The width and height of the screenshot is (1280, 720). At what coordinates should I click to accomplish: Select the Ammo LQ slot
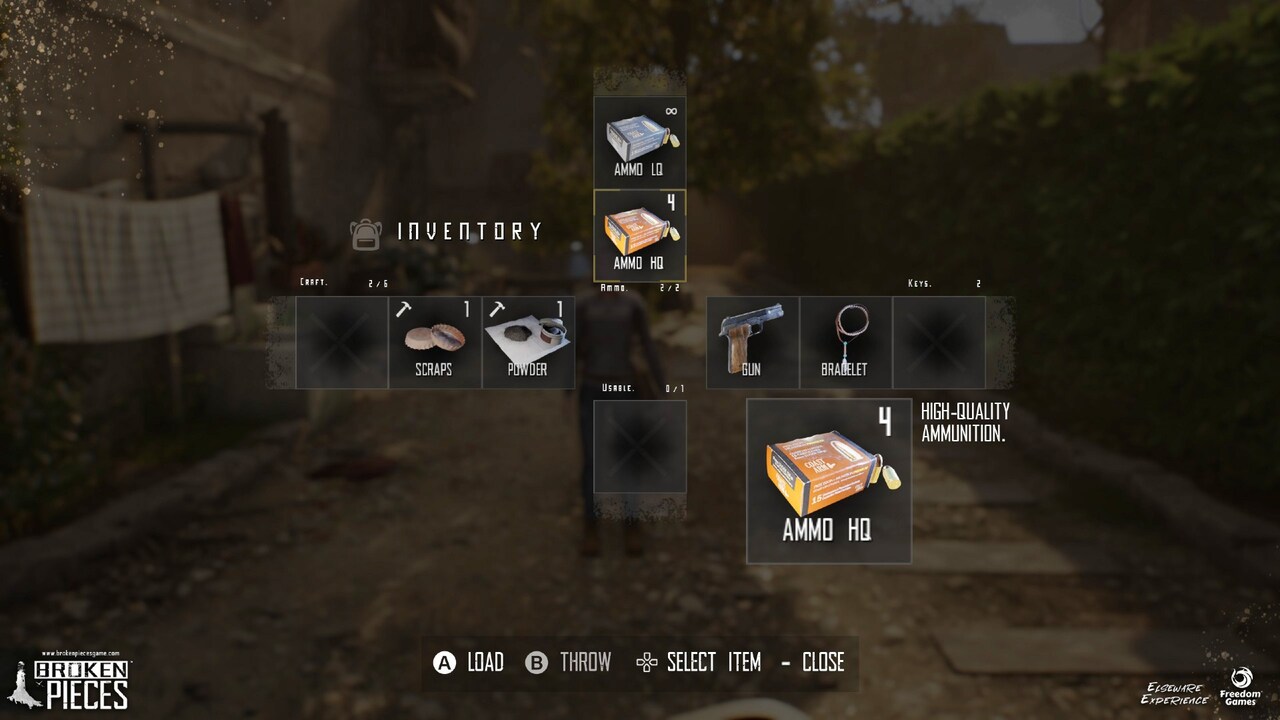(x=639, y=141)
